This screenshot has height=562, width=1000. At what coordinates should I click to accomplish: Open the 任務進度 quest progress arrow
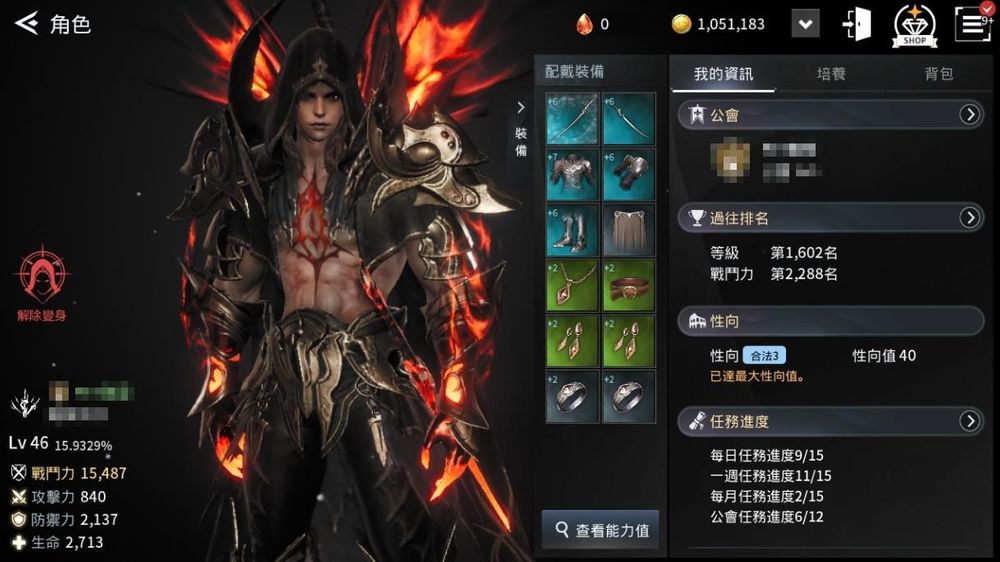click(969, 421)
